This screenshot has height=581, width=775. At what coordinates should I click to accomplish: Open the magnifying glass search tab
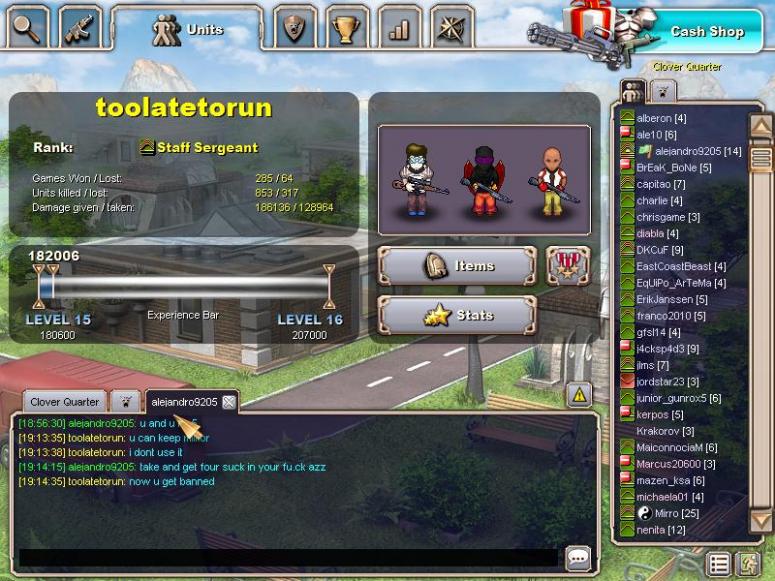click(x=28, y=27)
